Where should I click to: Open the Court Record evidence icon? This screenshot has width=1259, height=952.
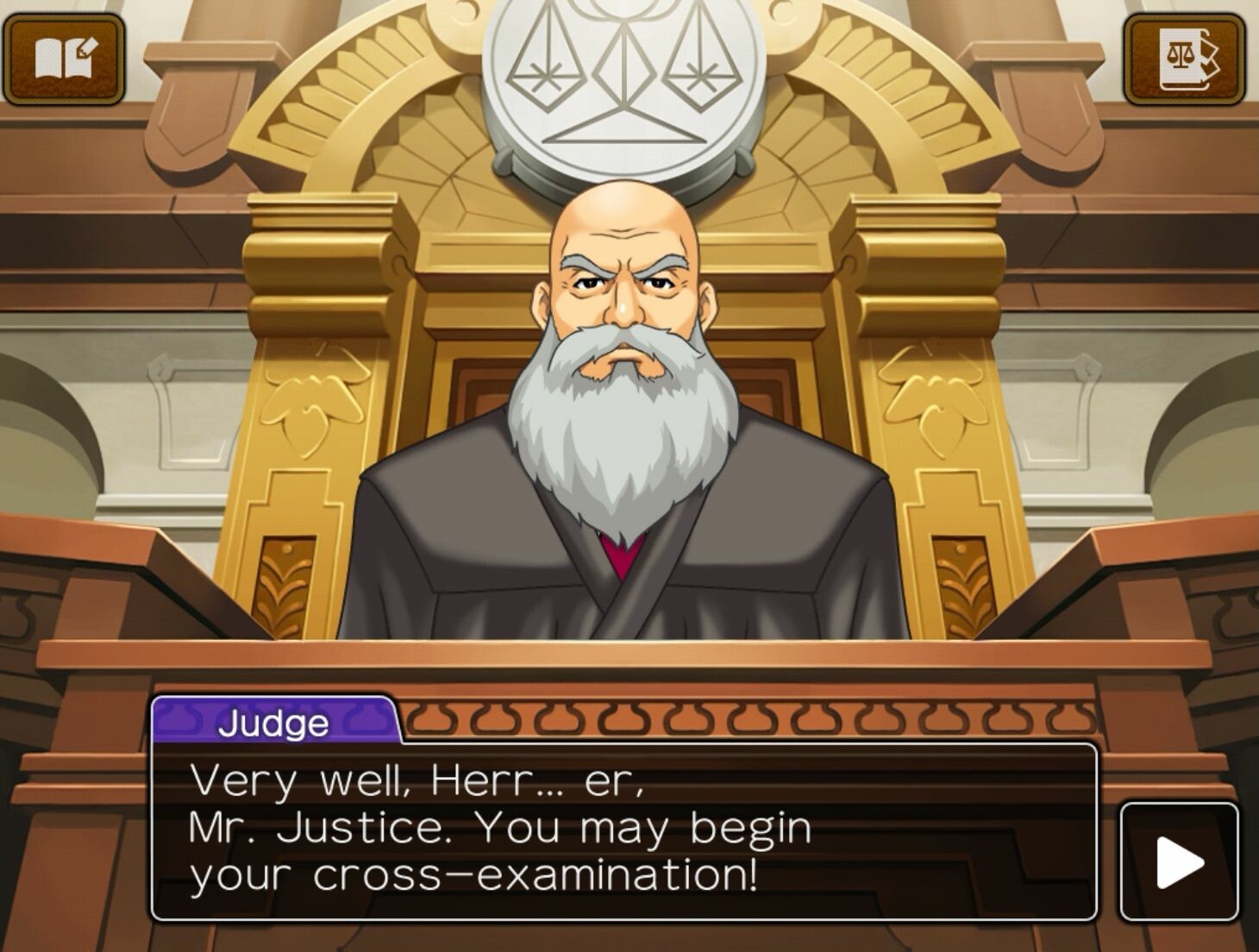(1185, 59)
